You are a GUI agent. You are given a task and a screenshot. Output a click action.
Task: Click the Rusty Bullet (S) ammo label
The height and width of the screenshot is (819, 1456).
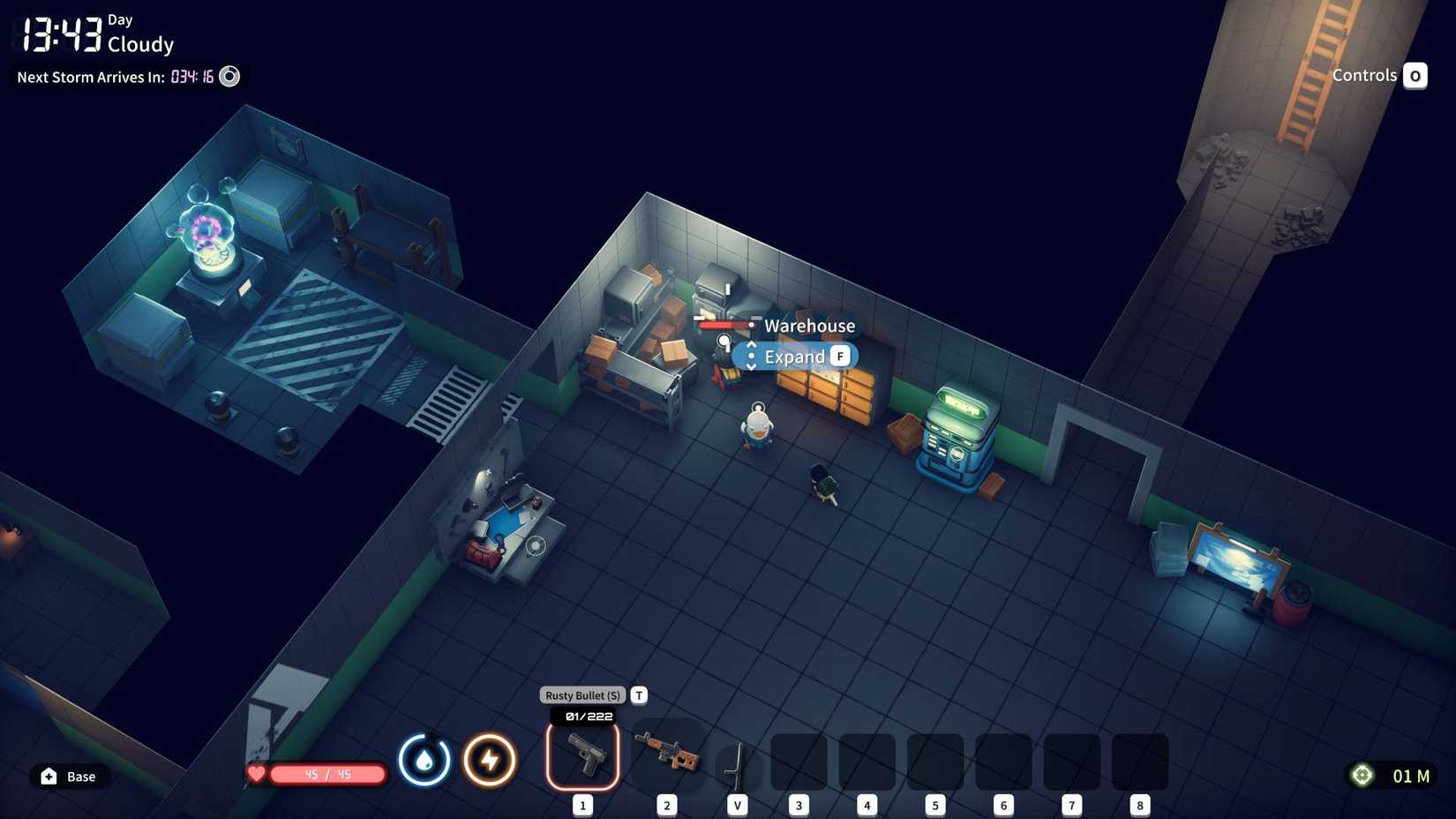pos(582,695)
